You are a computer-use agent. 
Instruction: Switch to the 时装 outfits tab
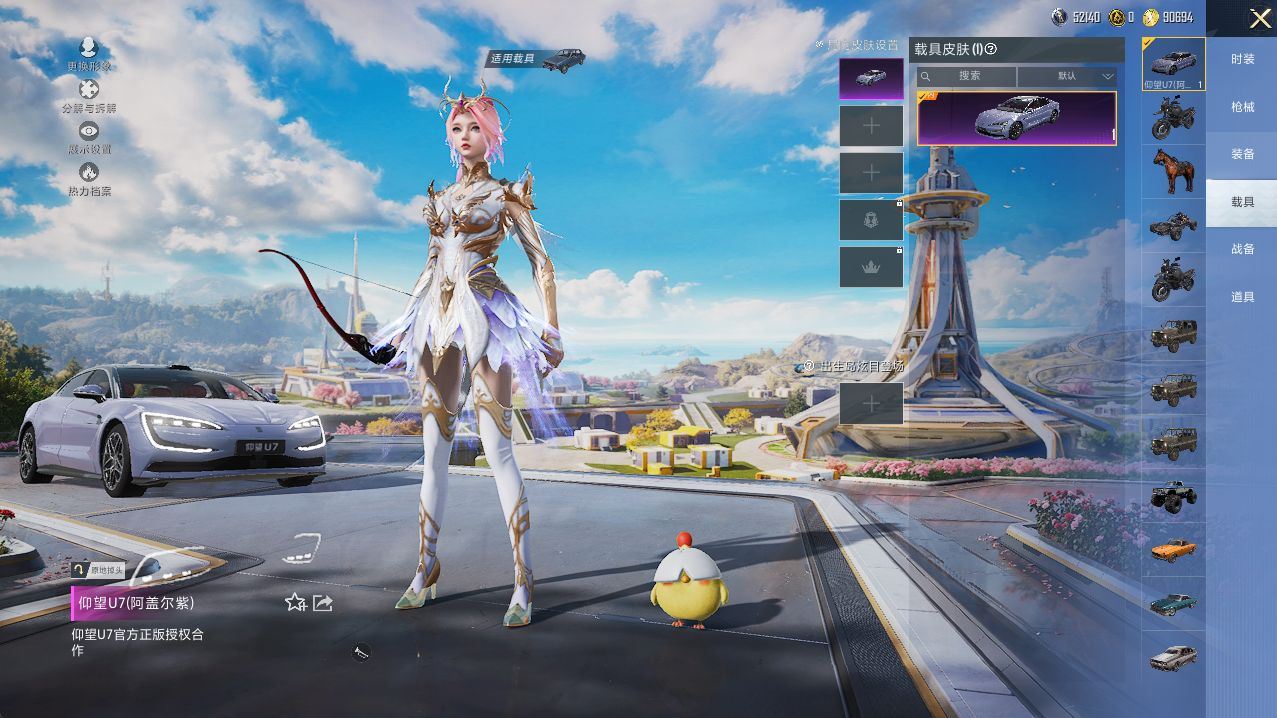pos(1242,59)
